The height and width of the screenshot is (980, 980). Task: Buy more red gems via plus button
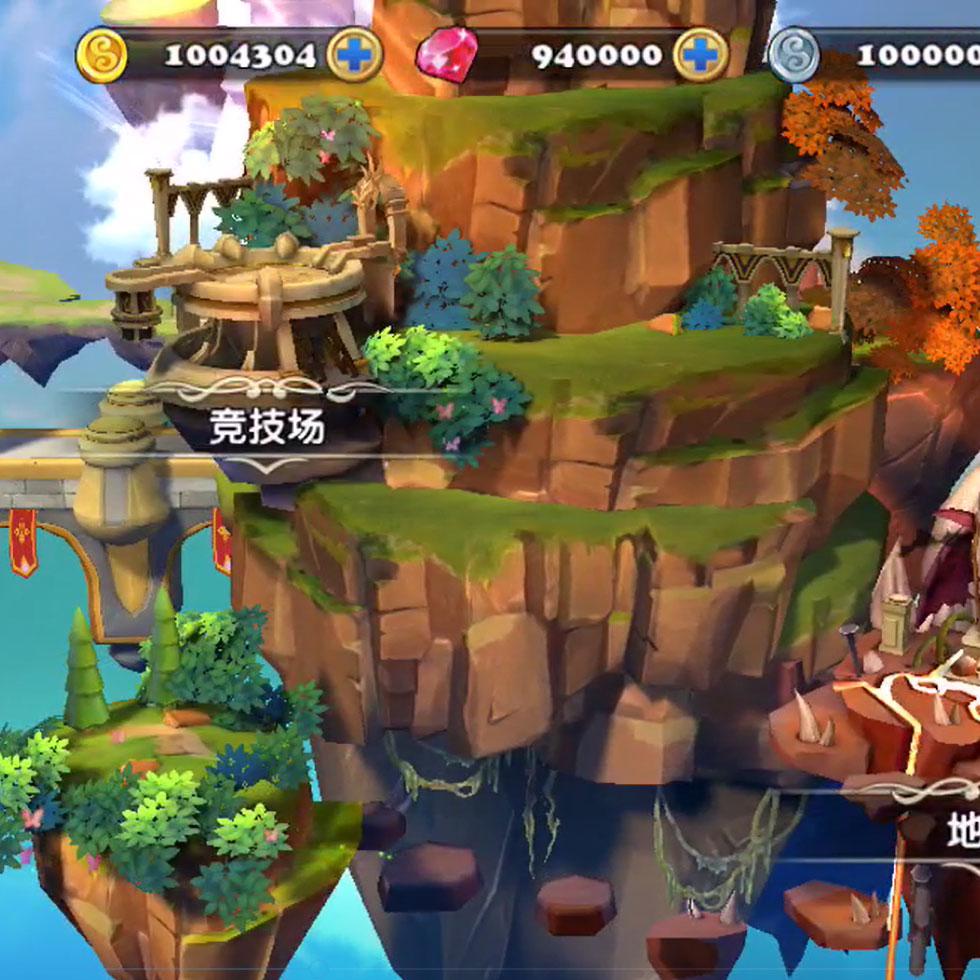click(700, 54)
